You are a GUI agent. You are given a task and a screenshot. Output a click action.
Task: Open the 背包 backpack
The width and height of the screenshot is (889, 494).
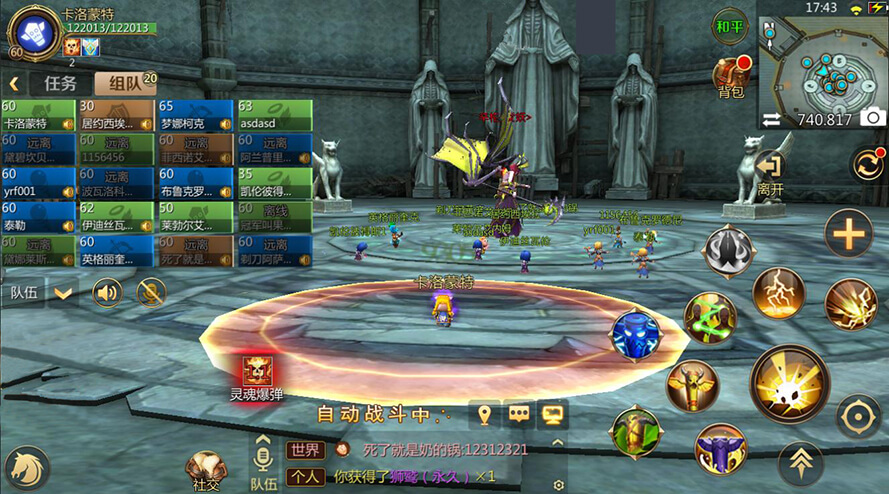pos(731,78)
